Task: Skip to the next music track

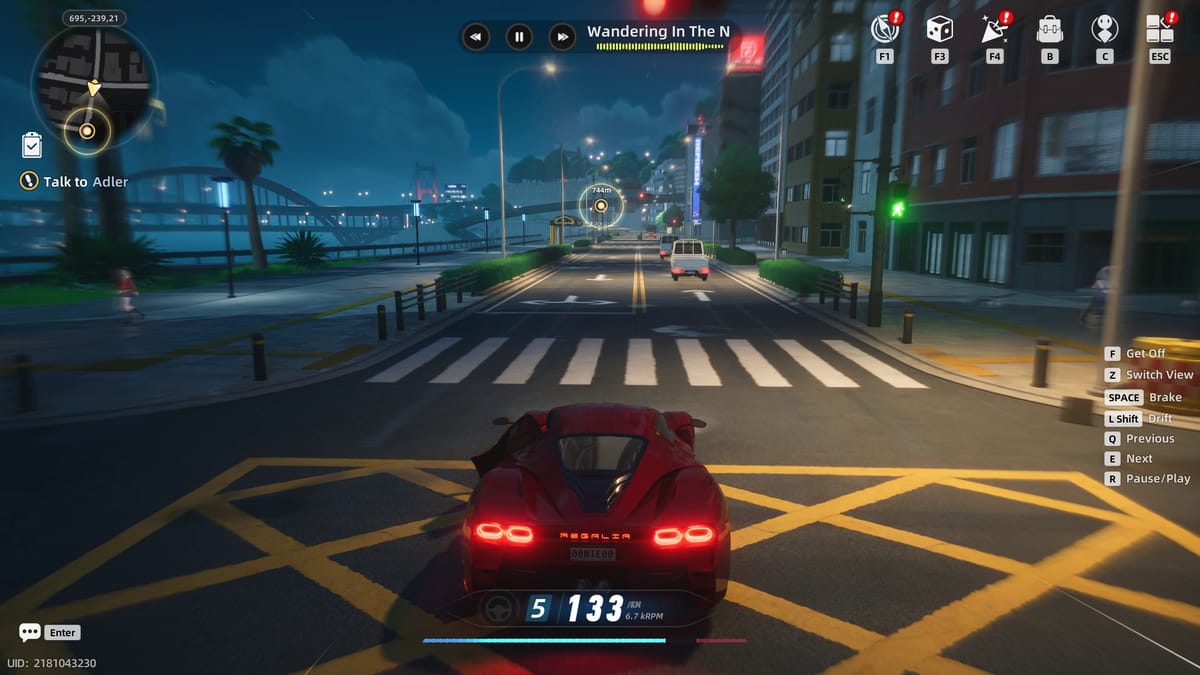Action: [563, 37]
